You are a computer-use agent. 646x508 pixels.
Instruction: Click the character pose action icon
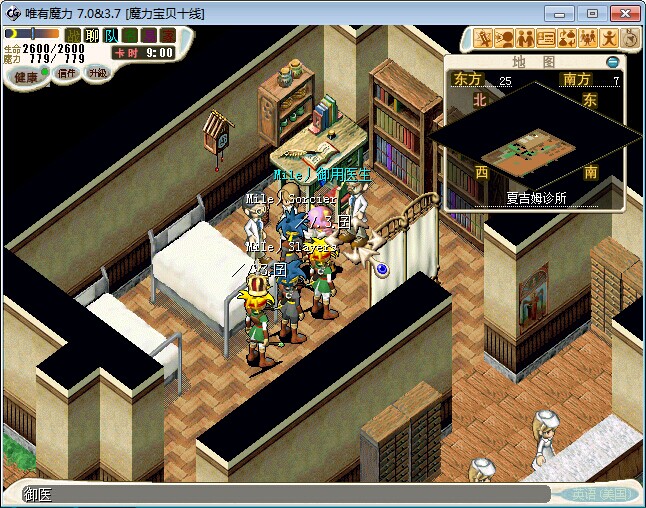[609, 39]
